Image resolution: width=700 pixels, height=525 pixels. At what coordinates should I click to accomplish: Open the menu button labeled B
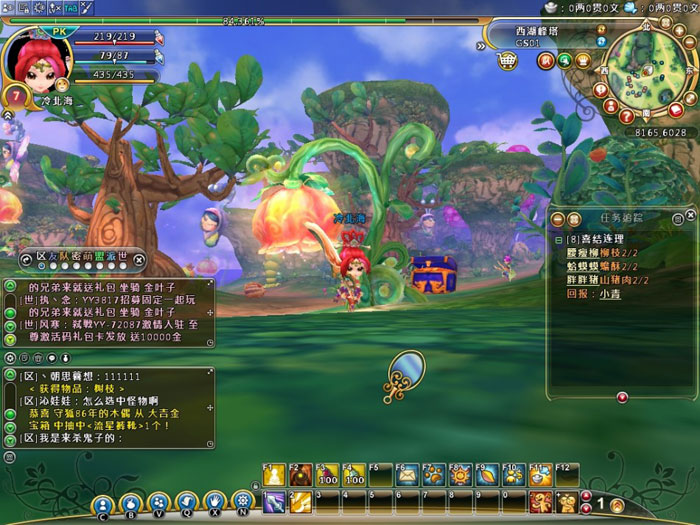pyautogui.click(x=131, y=503)
